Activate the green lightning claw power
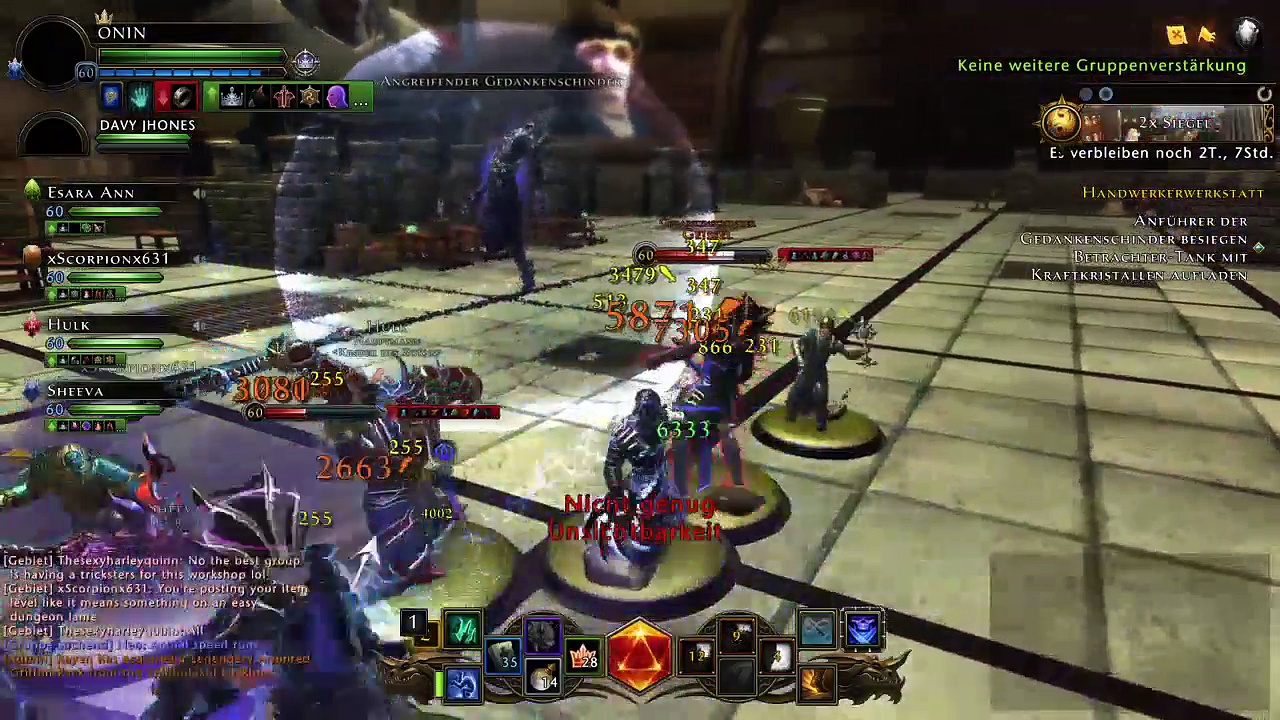 click(463, 629)
